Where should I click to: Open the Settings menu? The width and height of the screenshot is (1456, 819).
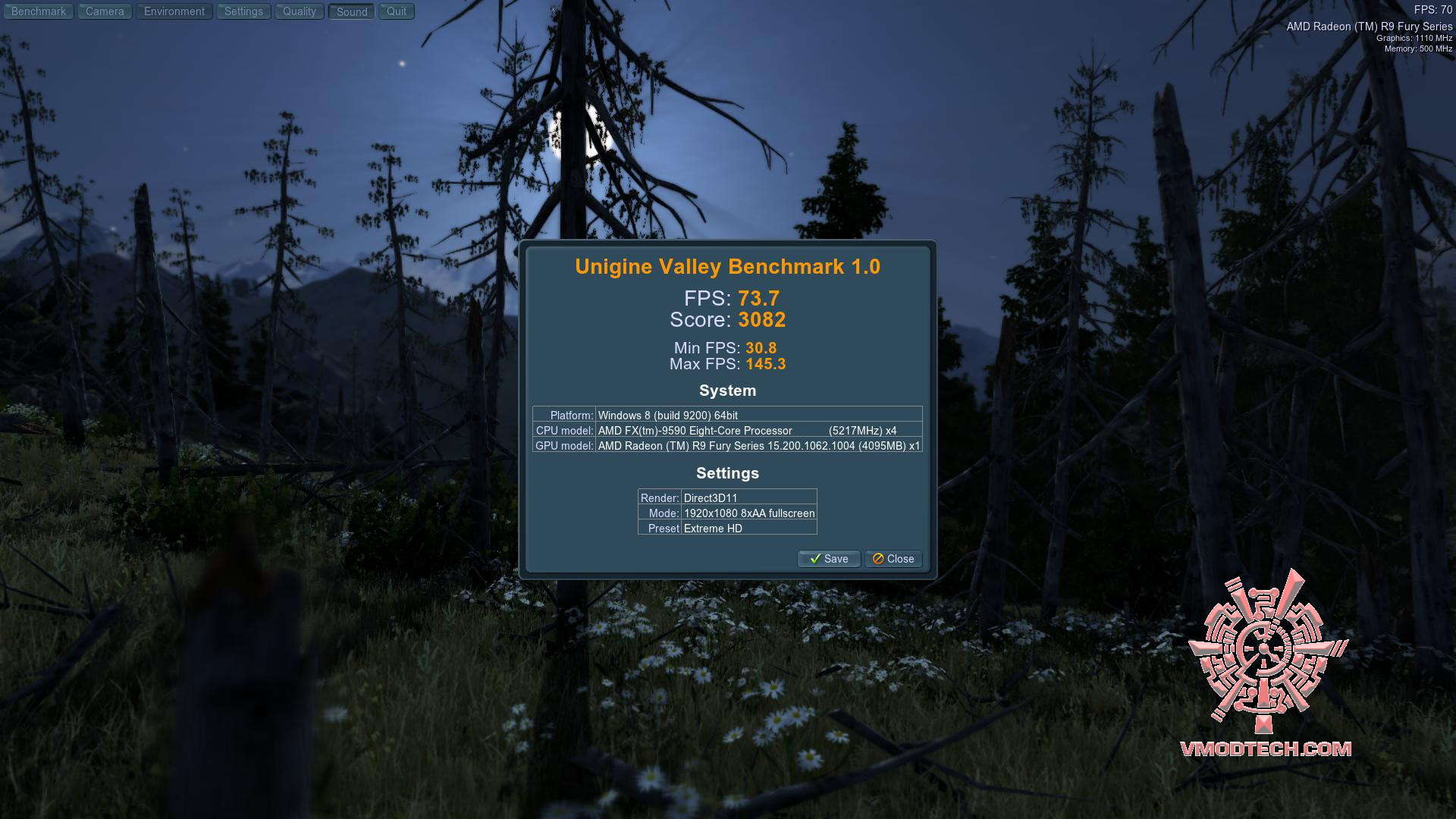tap(243, 11)
